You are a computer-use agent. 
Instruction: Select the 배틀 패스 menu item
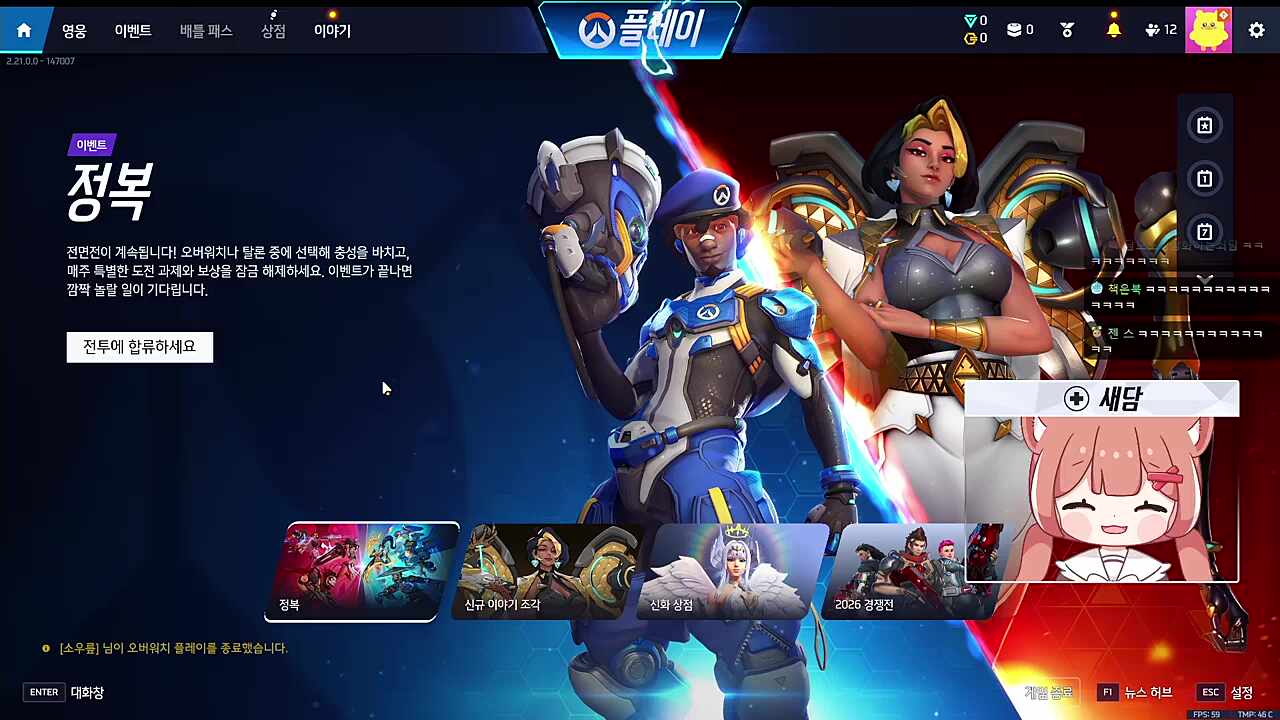[x=205, y=30]
